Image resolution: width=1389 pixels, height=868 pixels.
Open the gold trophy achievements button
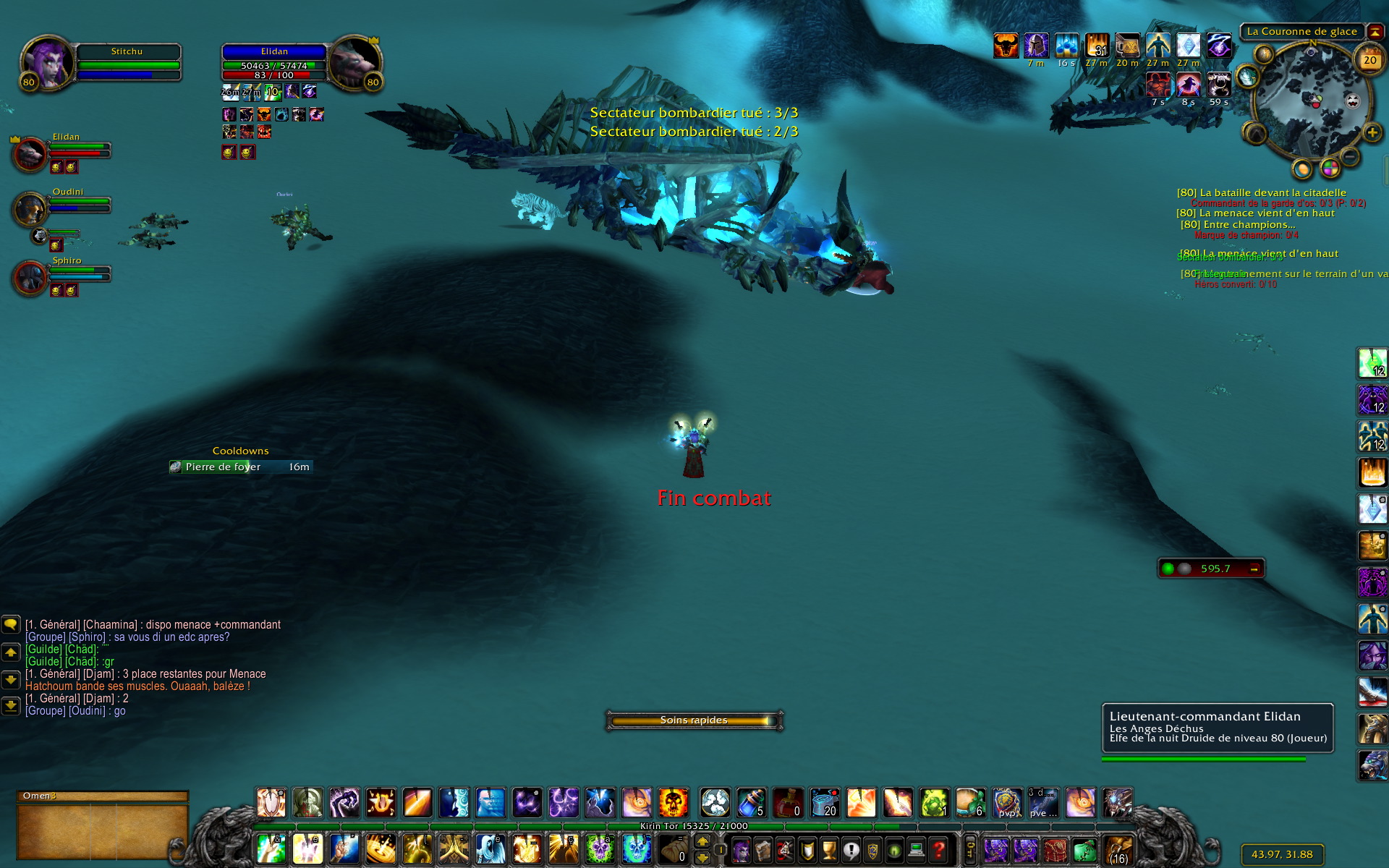point(829,849)
